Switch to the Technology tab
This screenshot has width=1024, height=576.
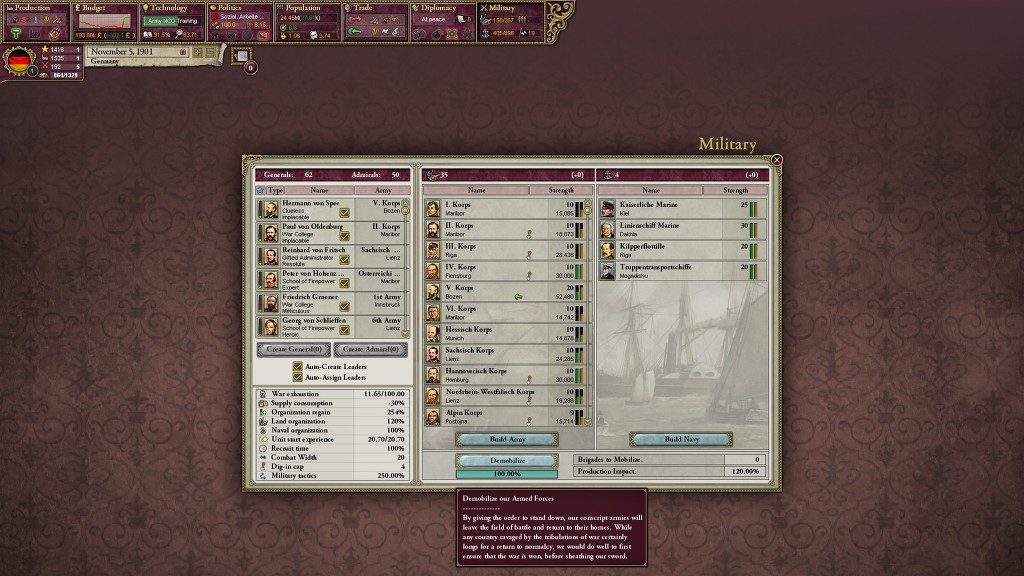(x=171, y=8)
